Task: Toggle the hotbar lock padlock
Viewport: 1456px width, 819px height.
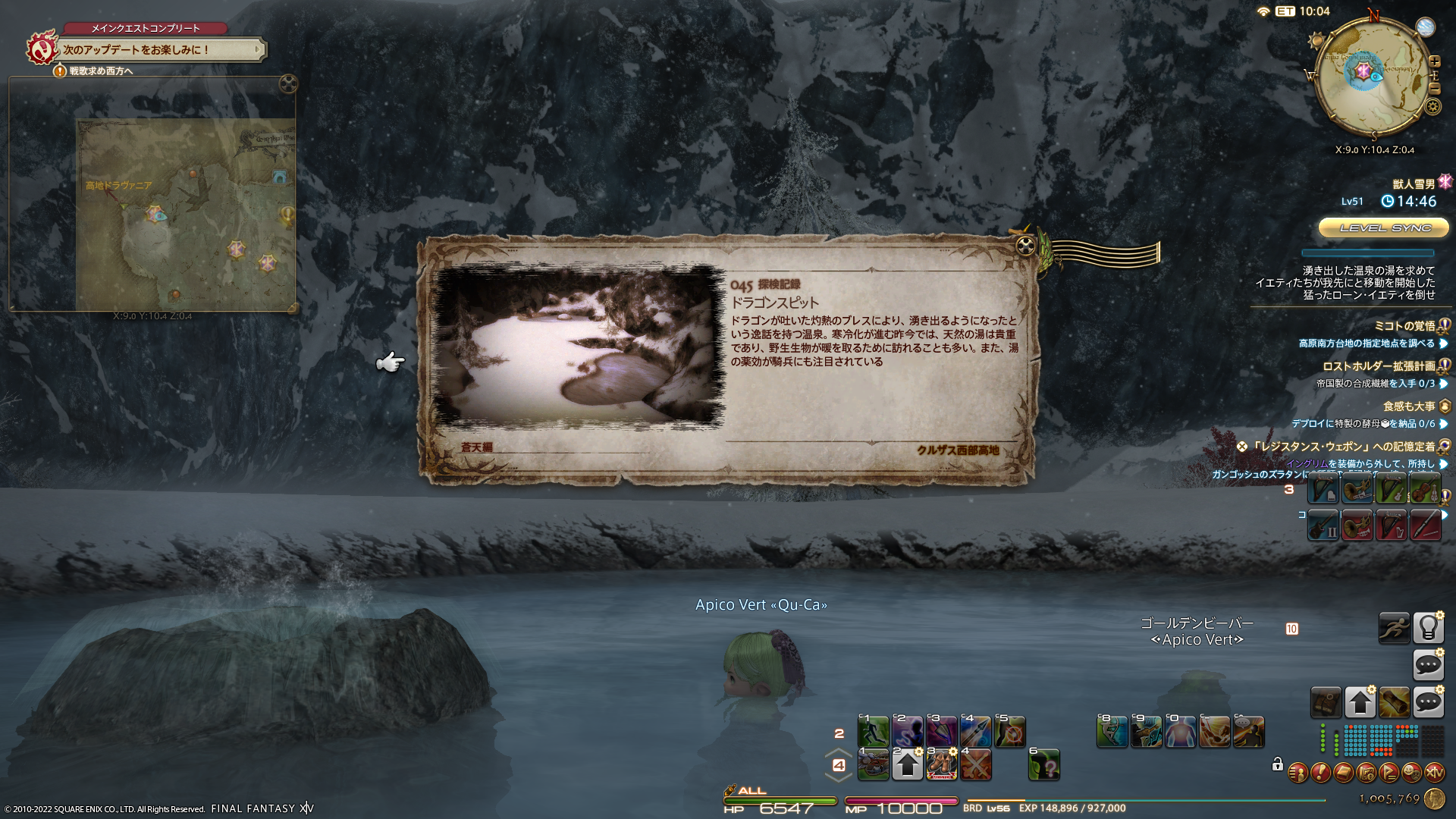Action: [x=1278, y=764]
